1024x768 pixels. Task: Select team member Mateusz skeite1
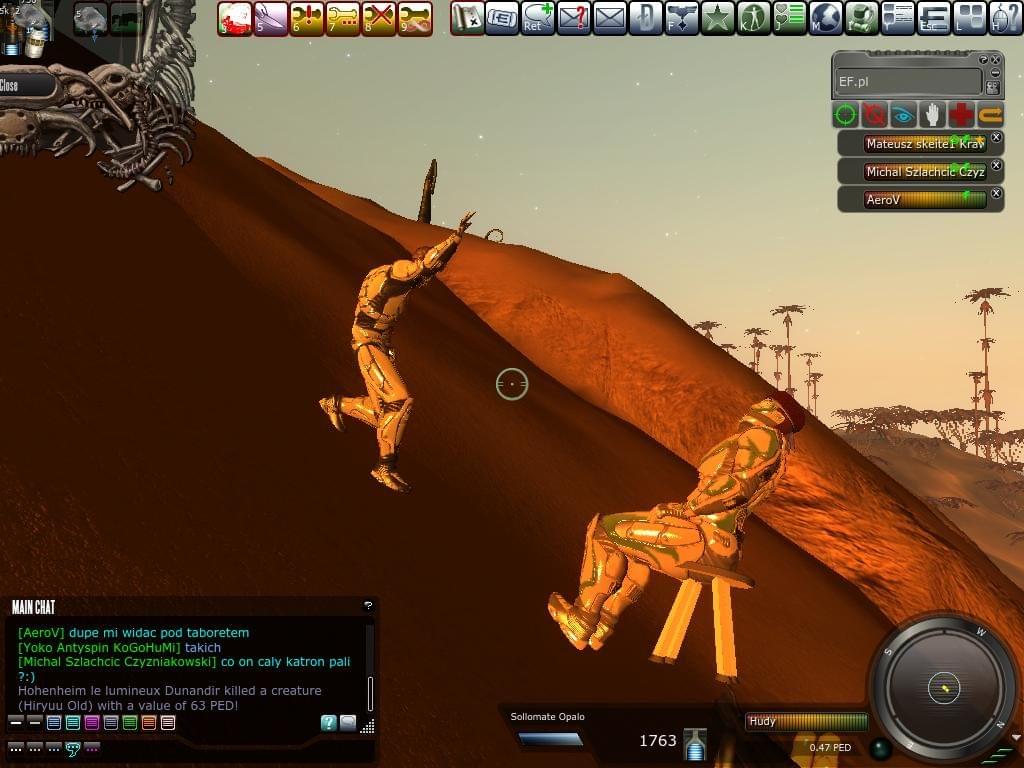click(925, 144)
